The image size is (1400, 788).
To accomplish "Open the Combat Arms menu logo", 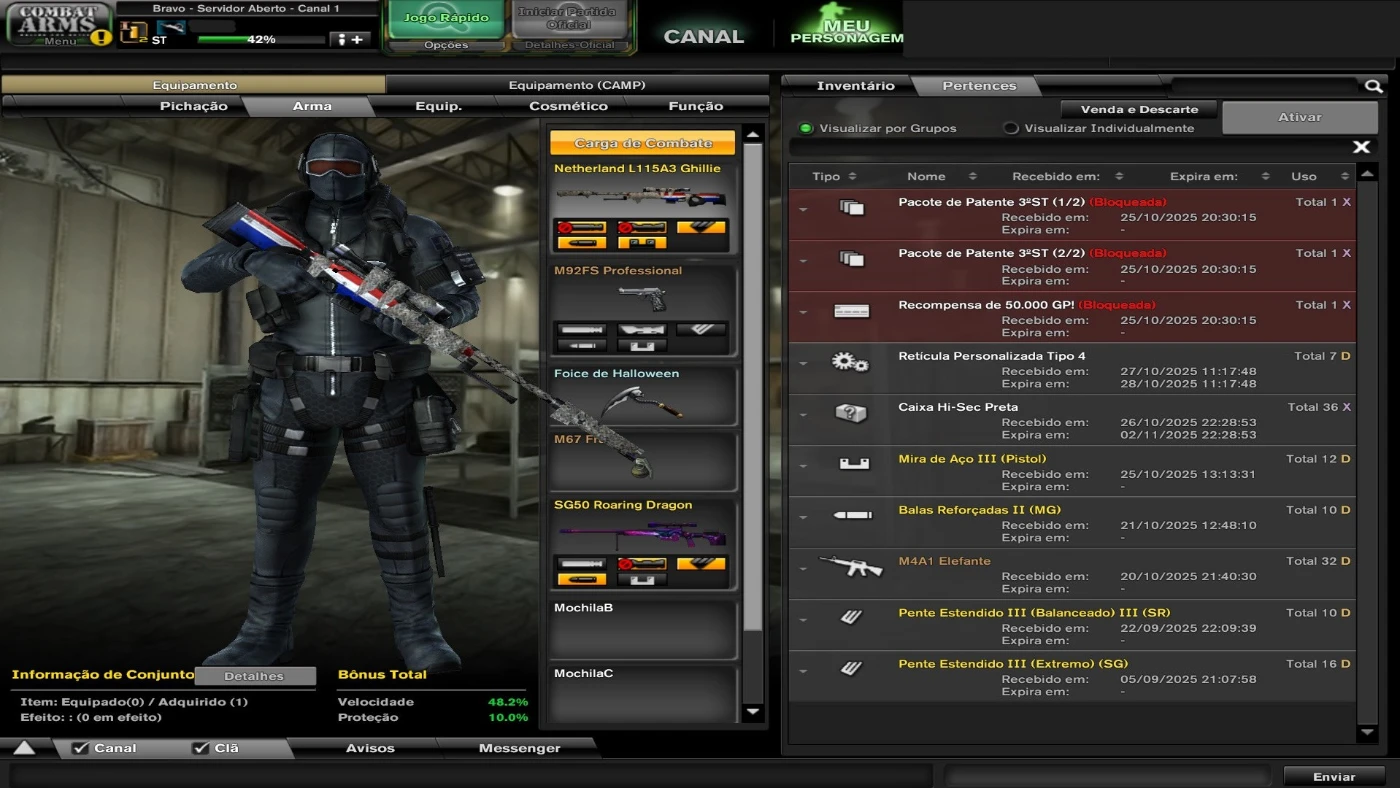I will [x=57, y=22].
